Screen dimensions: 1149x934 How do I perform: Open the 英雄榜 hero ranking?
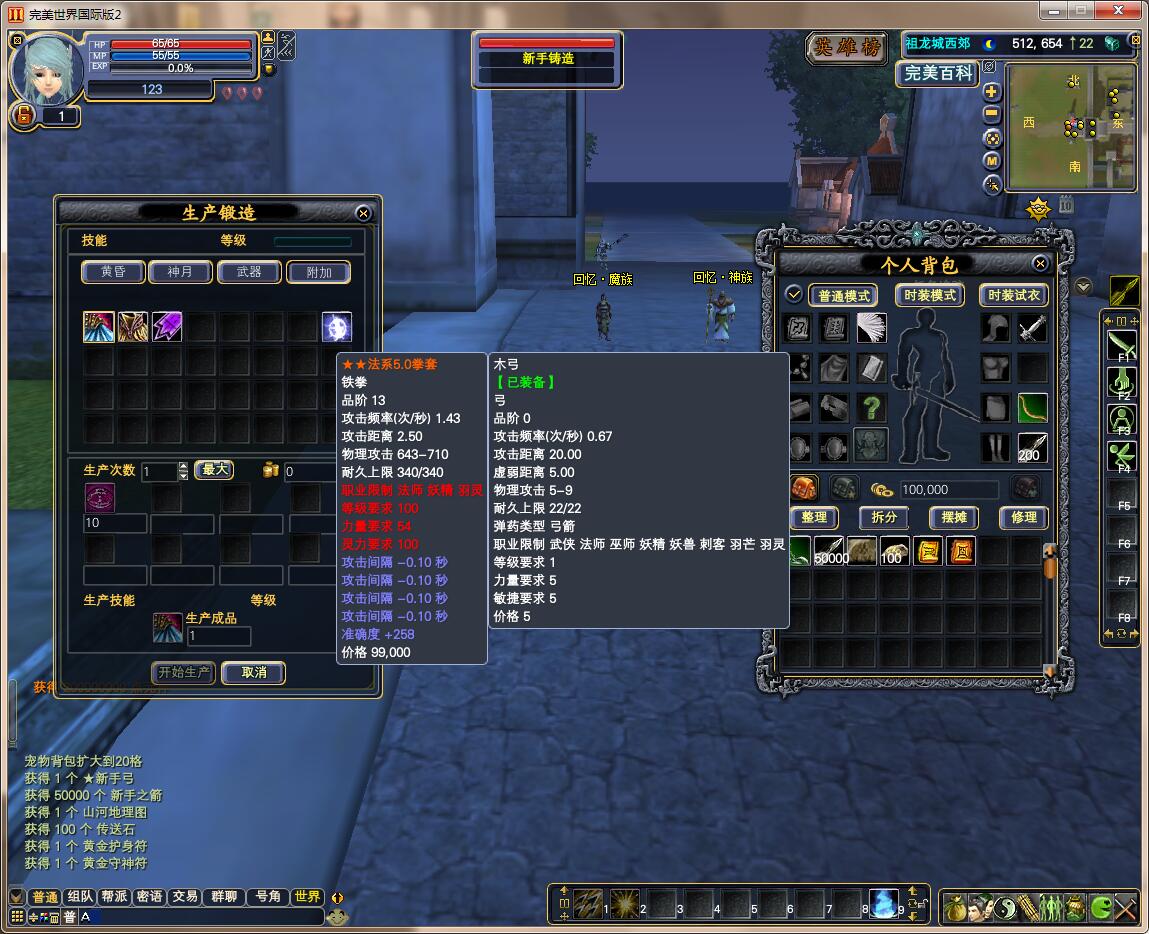[849, 48]
